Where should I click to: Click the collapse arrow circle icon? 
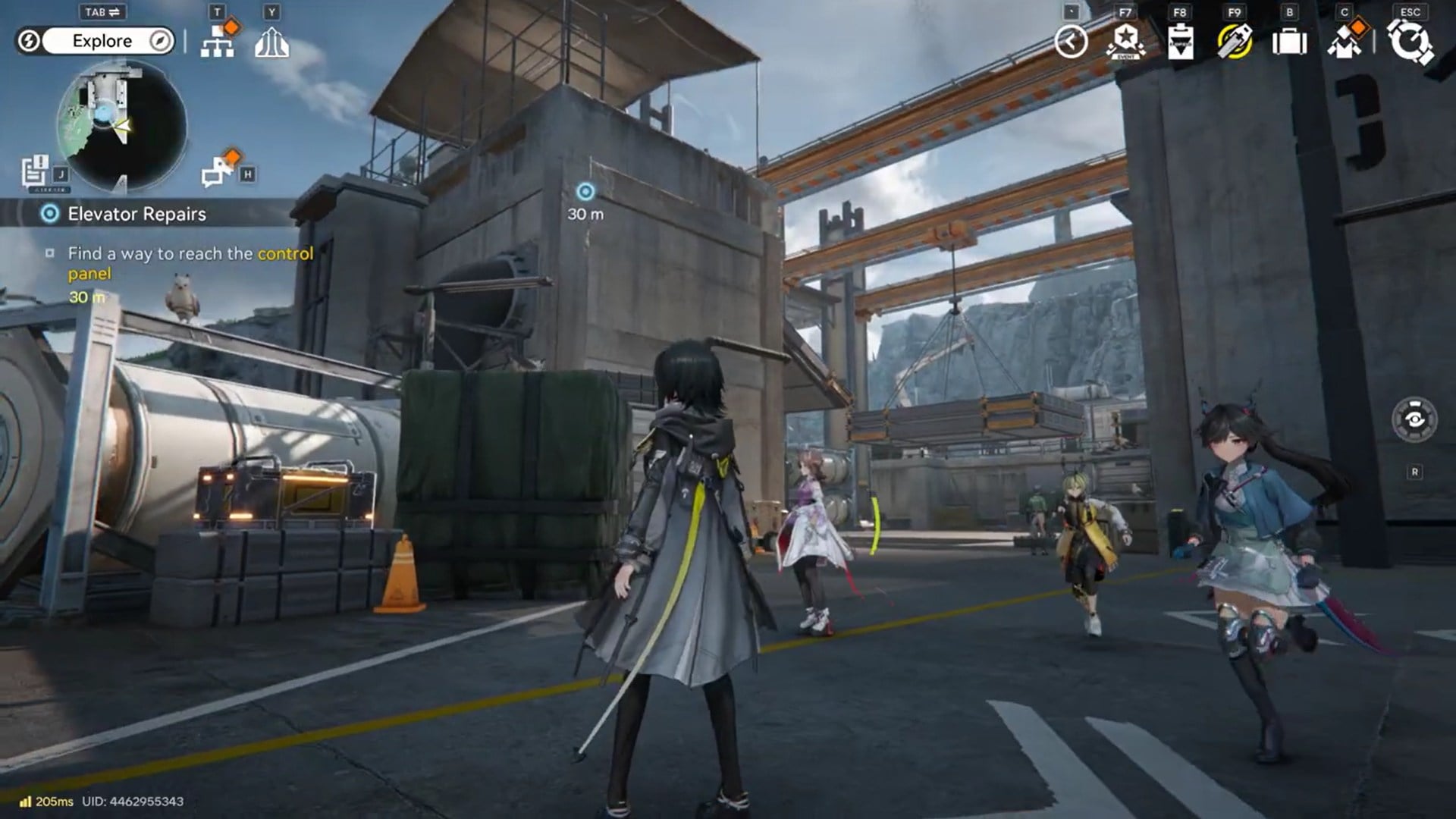1071,42
